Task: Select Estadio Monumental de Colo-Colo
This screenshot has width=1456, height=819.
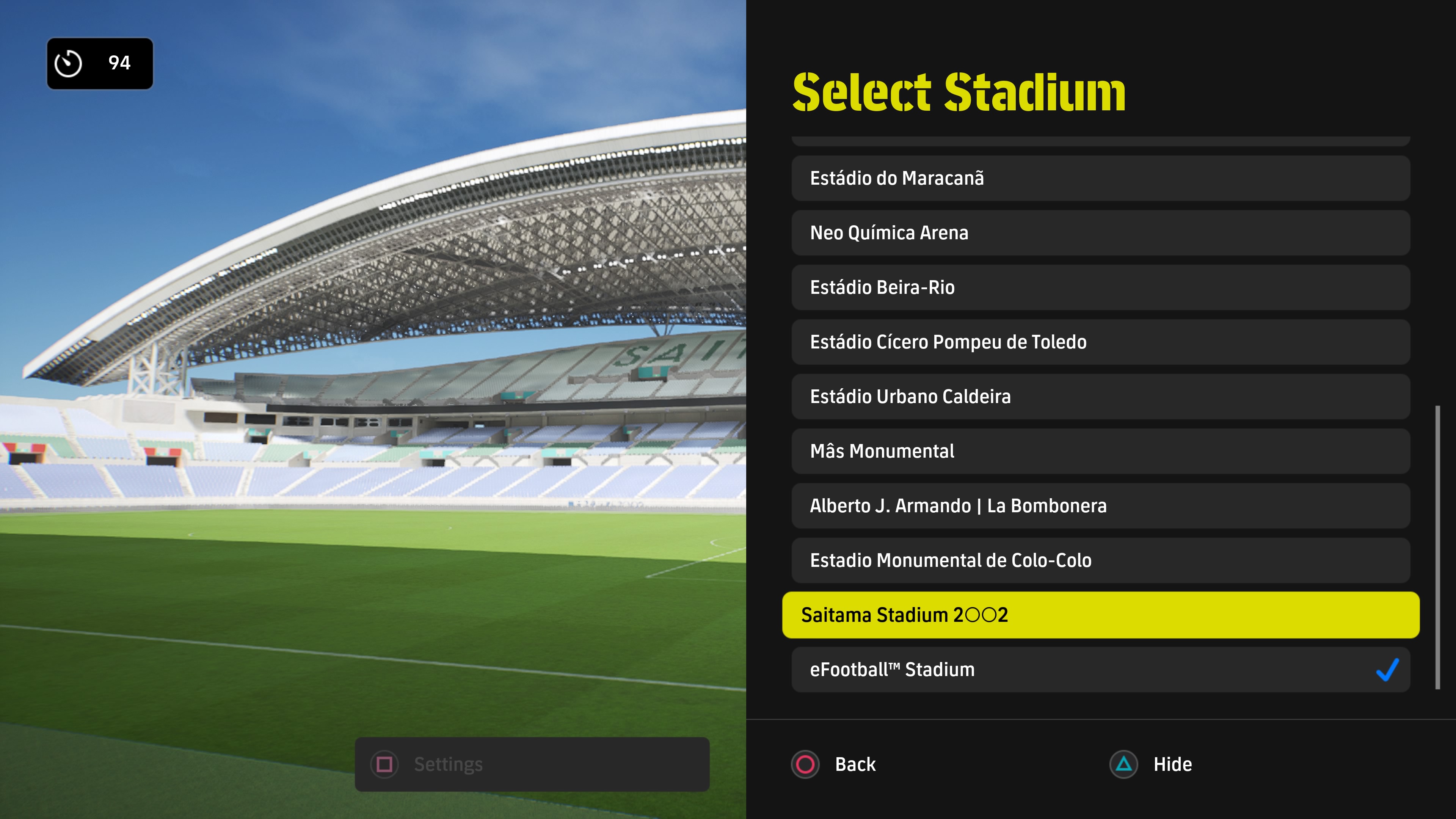Action: tap(1100, 560)
